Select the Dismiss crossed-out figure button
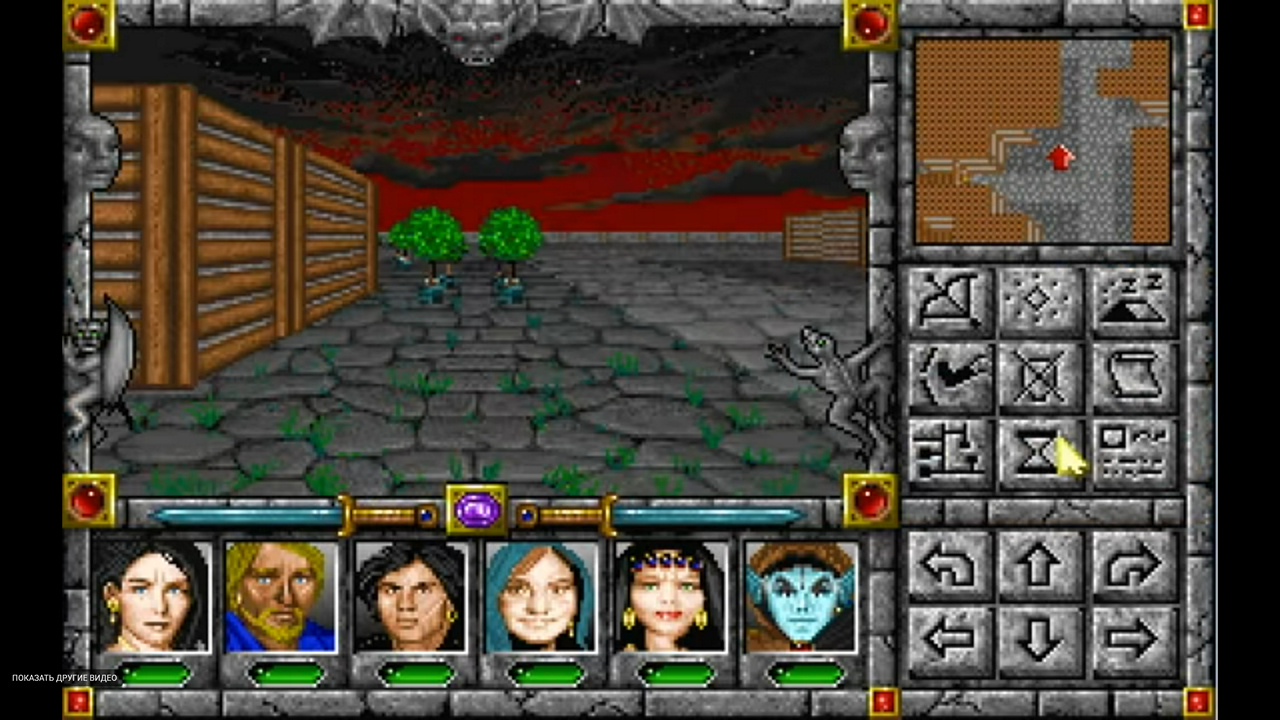The height and width of the screenshot is (720, 1280). click(x=1041, y=378)
